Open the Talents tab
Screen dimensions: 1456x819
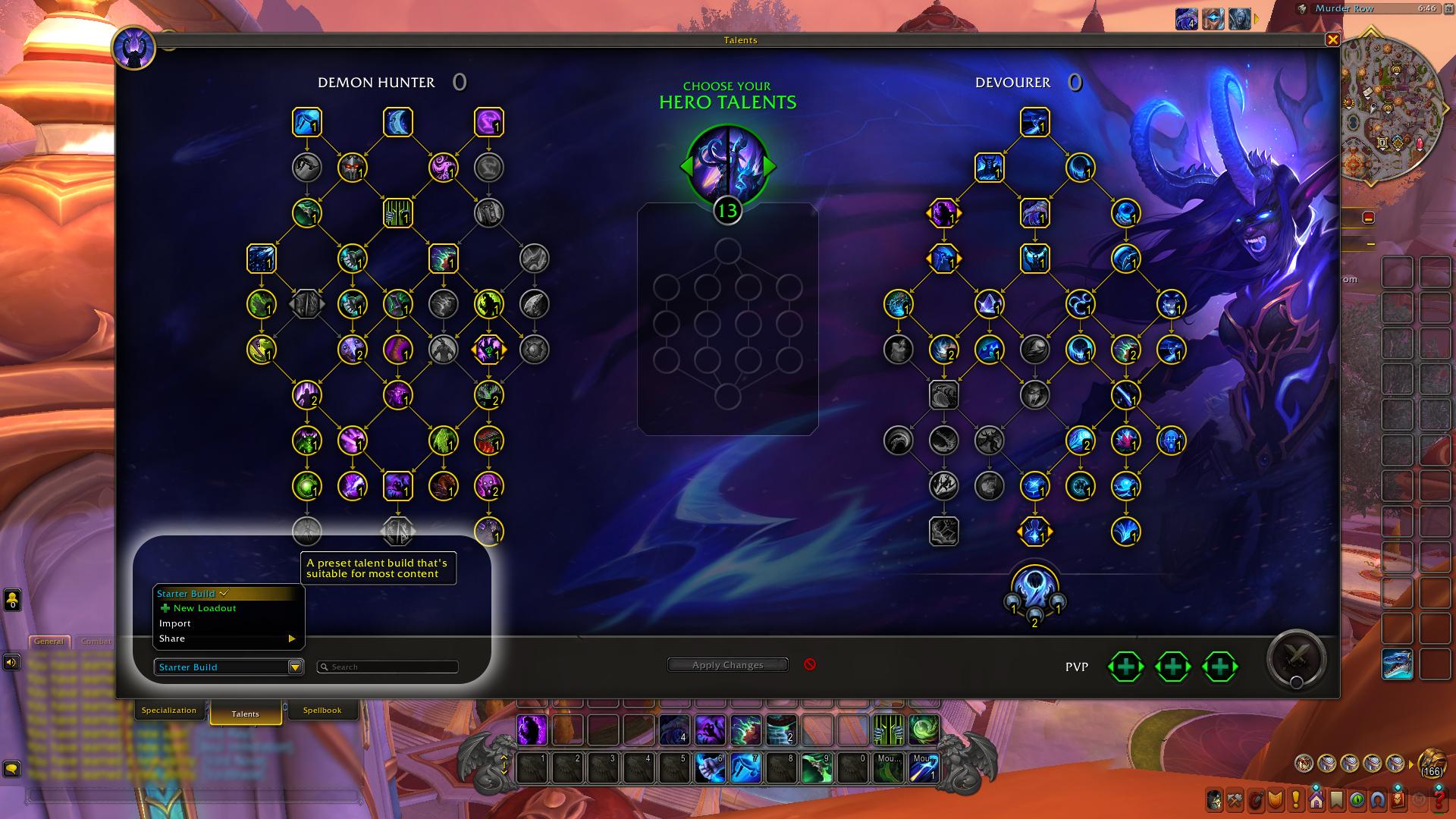pos(246,714)
